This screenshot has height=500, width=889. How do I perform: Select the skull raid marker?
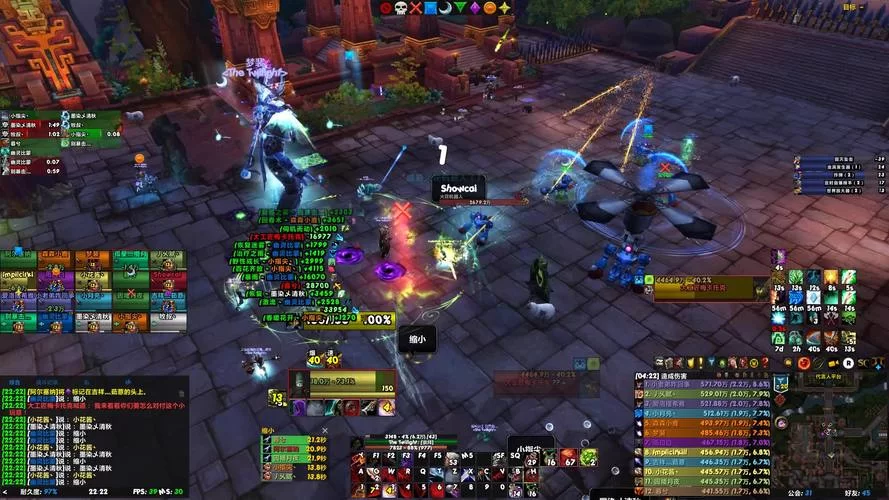(x=400, y=7)
